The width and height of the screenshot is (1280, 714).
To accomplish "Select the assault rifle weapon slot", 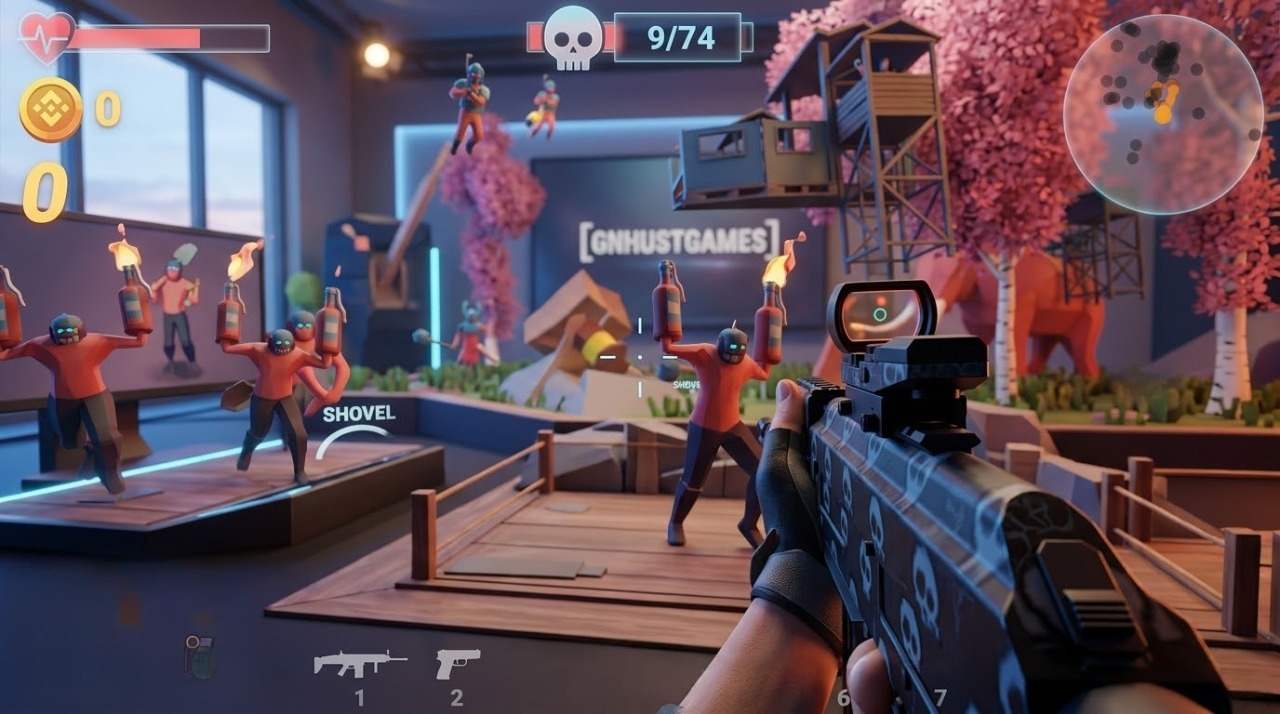I will [x=359, y=663].
